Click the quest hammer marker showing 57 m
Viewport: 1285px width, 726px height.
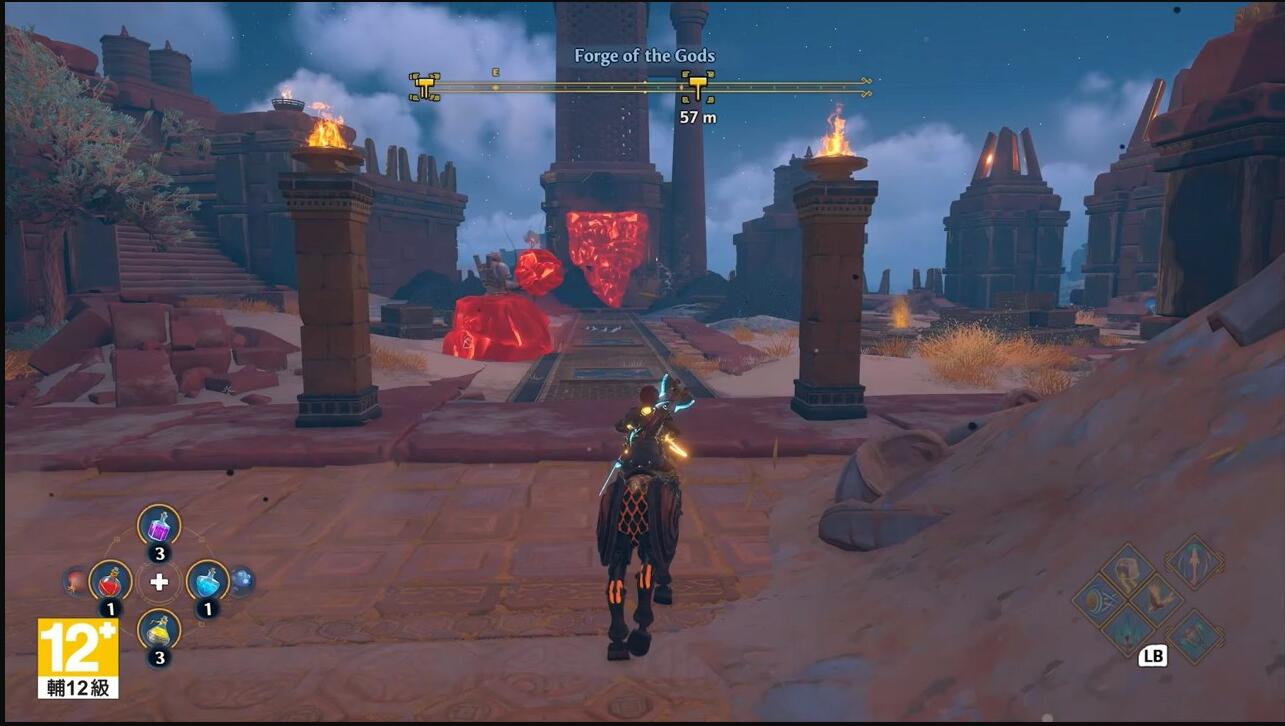click(697, 87)
